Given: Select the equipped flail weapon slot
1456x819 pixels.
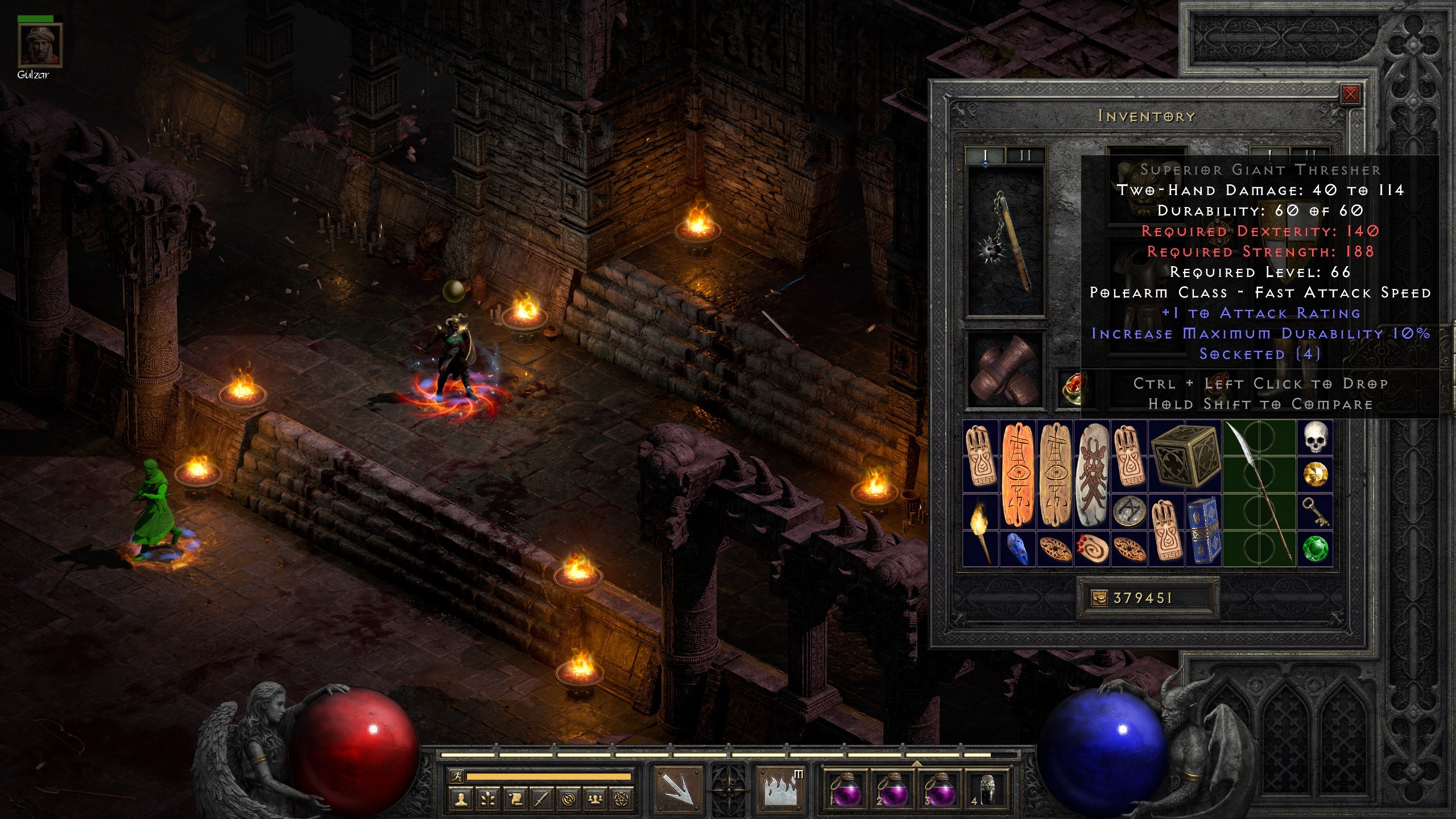Looking at the screenshot, I should click(1006, 241).
